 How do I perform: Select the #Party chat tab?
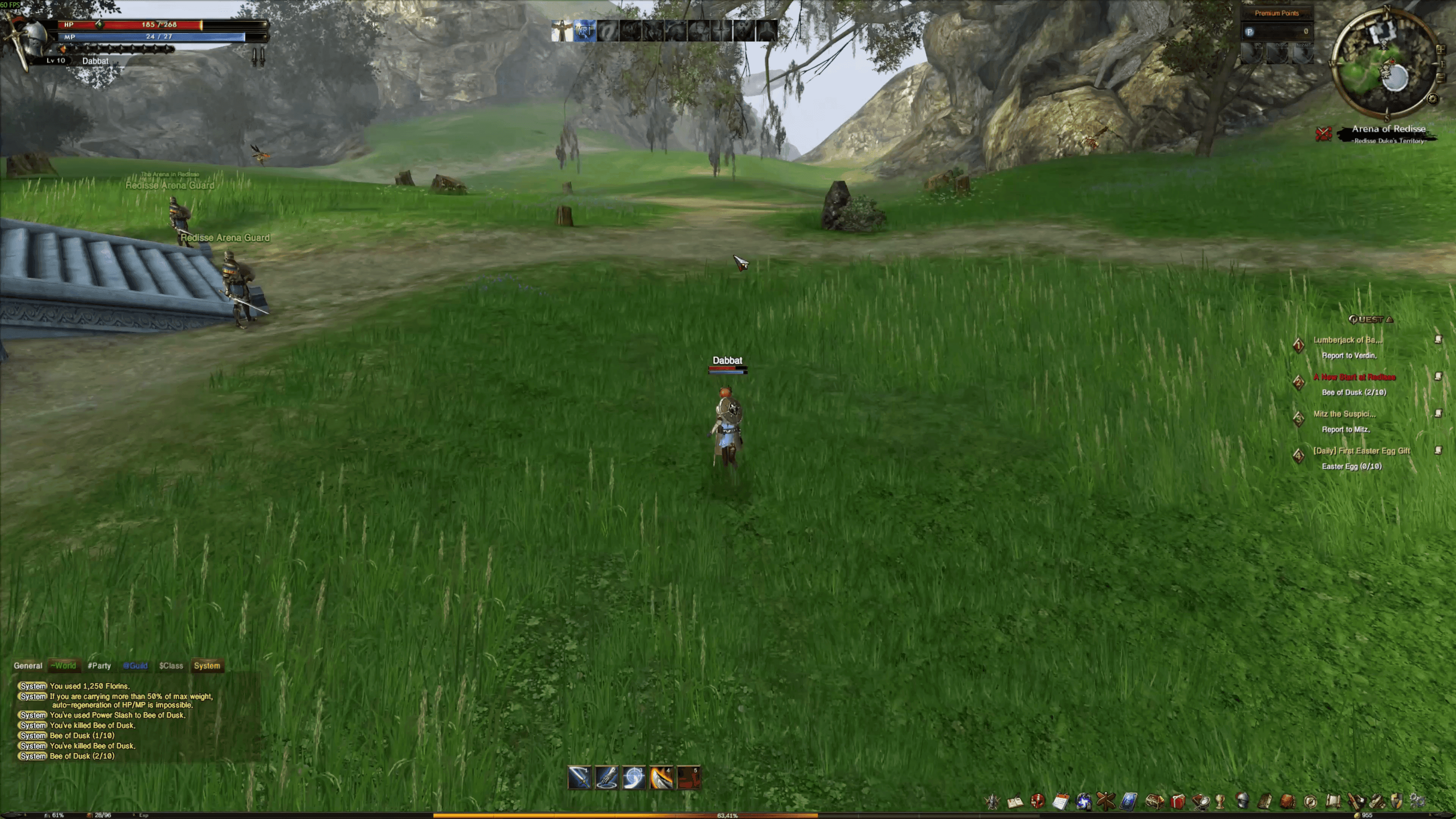pyautogui.click(x=99, y=665)
